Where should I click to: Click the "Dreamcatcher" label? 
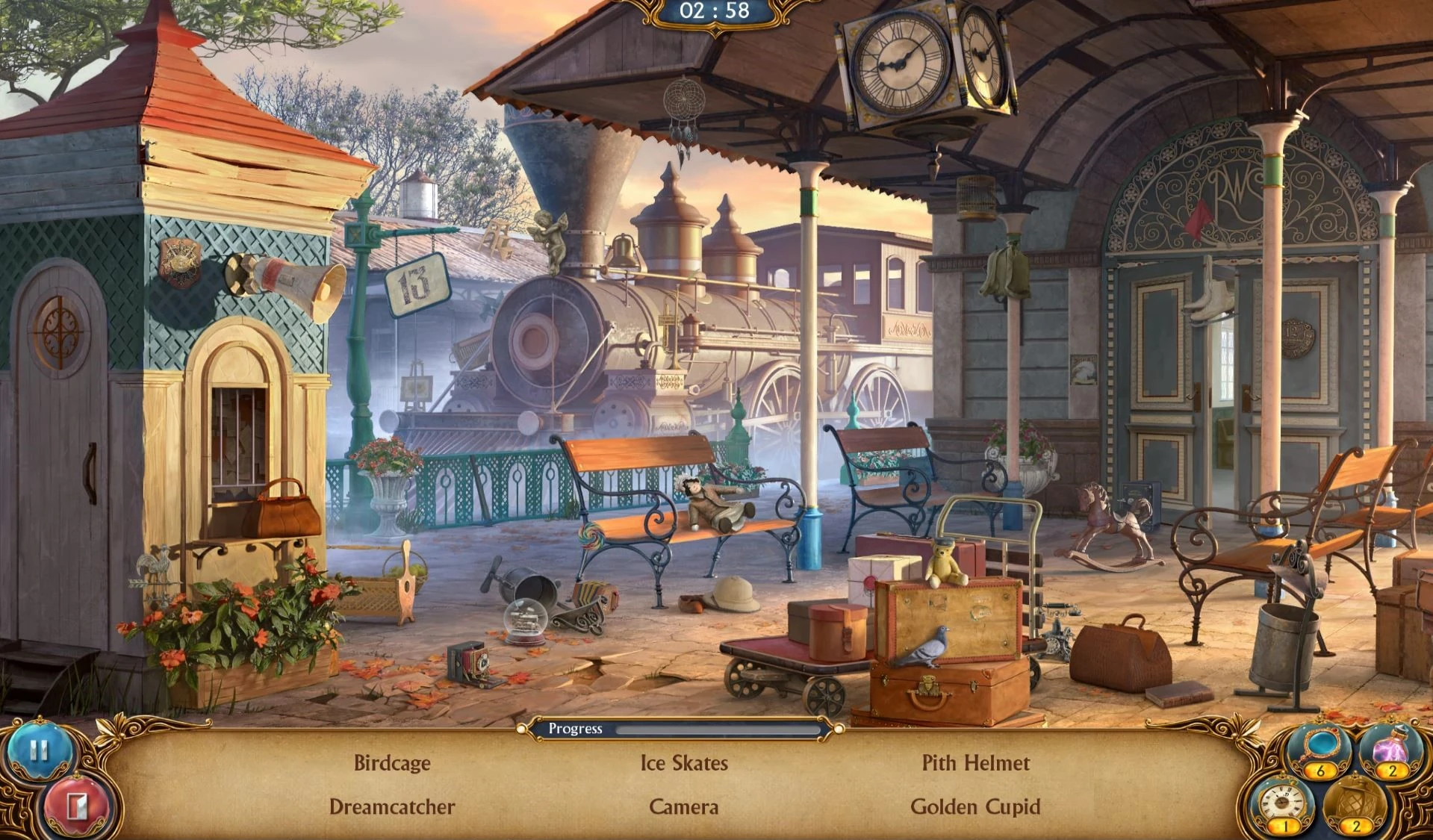coord(394,807)
